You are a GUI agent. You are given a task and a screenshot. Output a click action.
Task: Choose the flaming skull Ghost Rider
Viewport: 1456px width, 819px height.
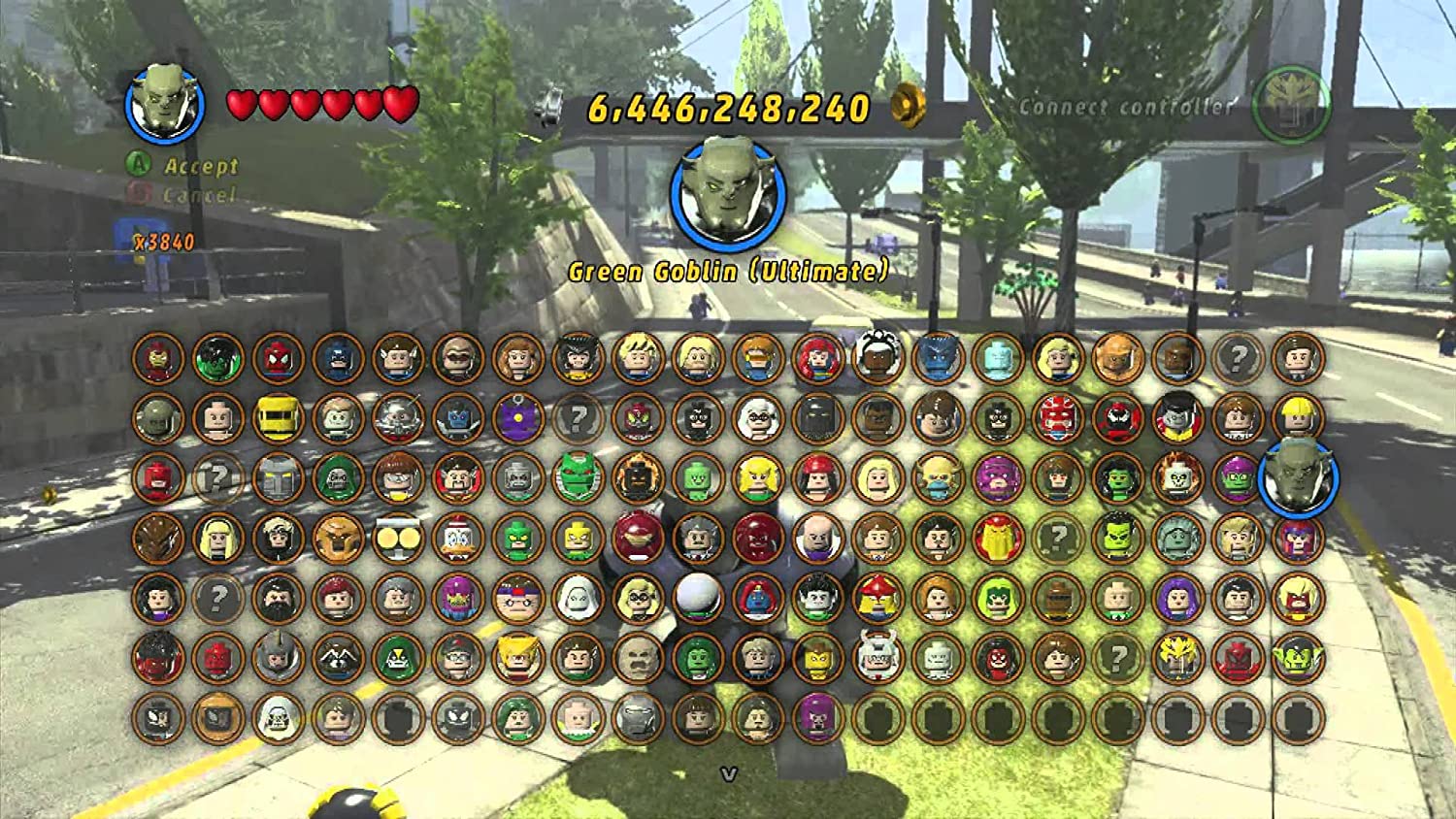click(1177, 478)
